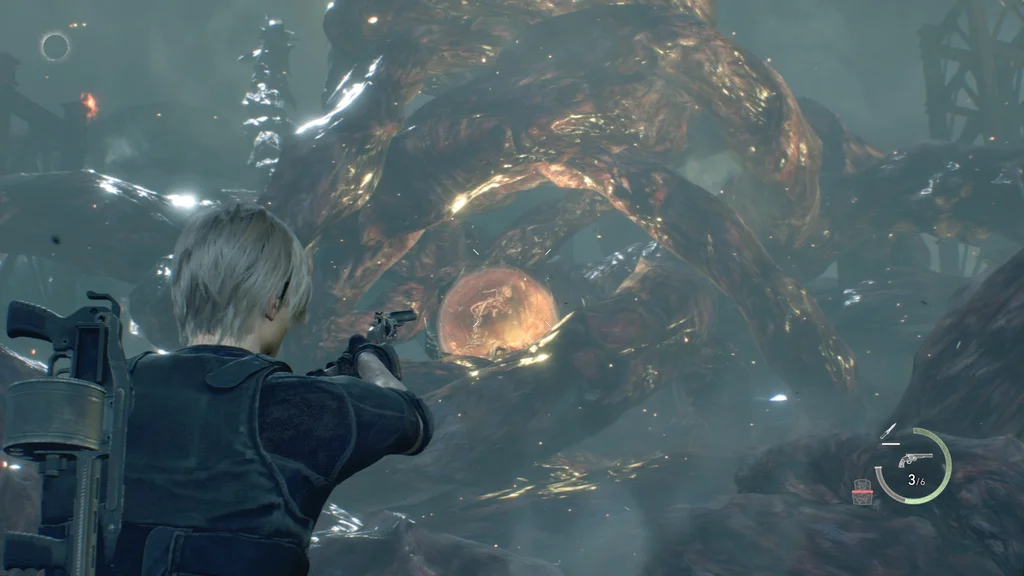This screenshot has height=576, width=1024.
Task: Select the body armor vest icon
Action: pos(860,492)
